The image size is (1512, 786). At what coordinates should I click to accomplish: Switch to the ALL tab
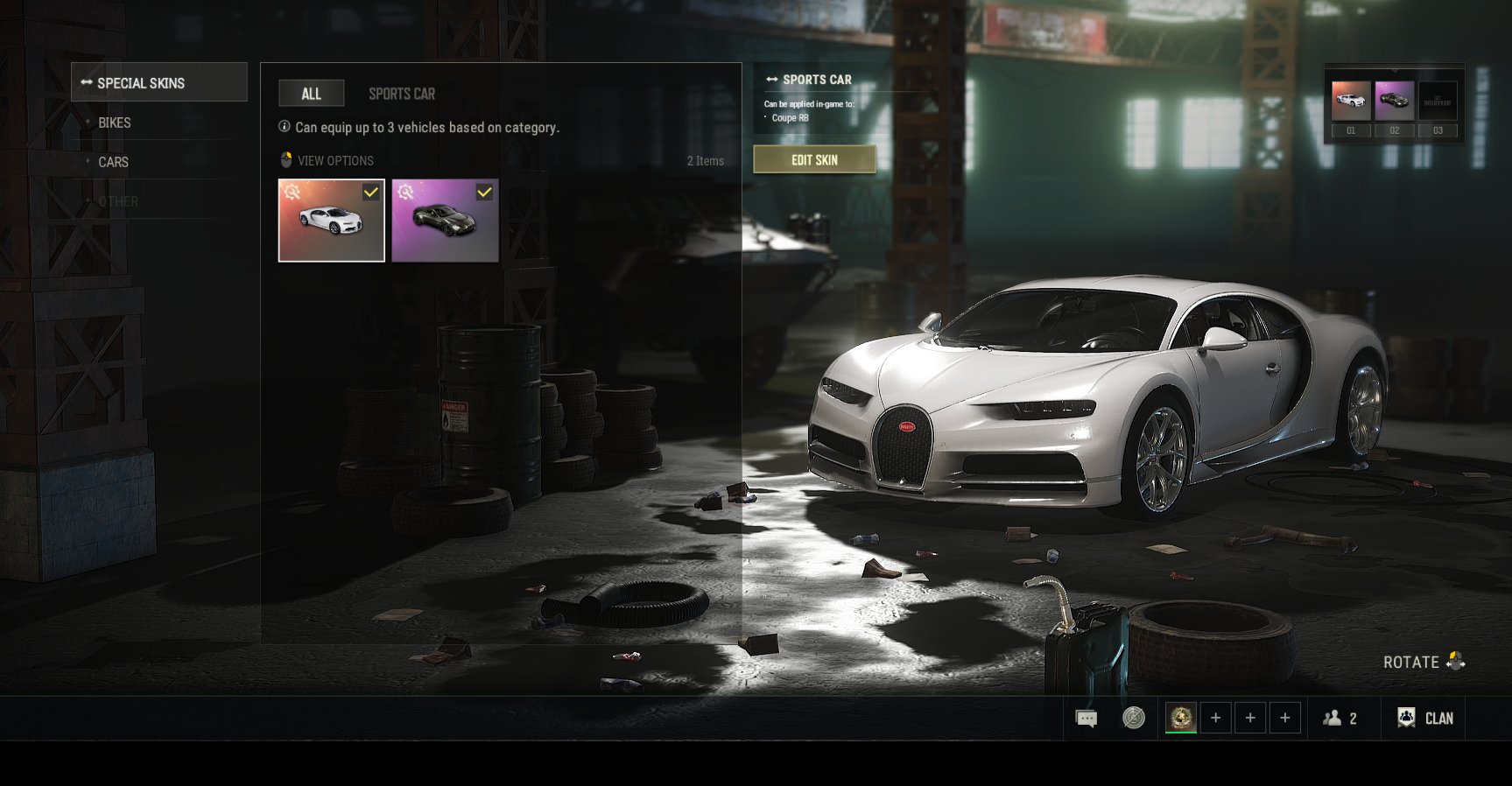(311, 94)
